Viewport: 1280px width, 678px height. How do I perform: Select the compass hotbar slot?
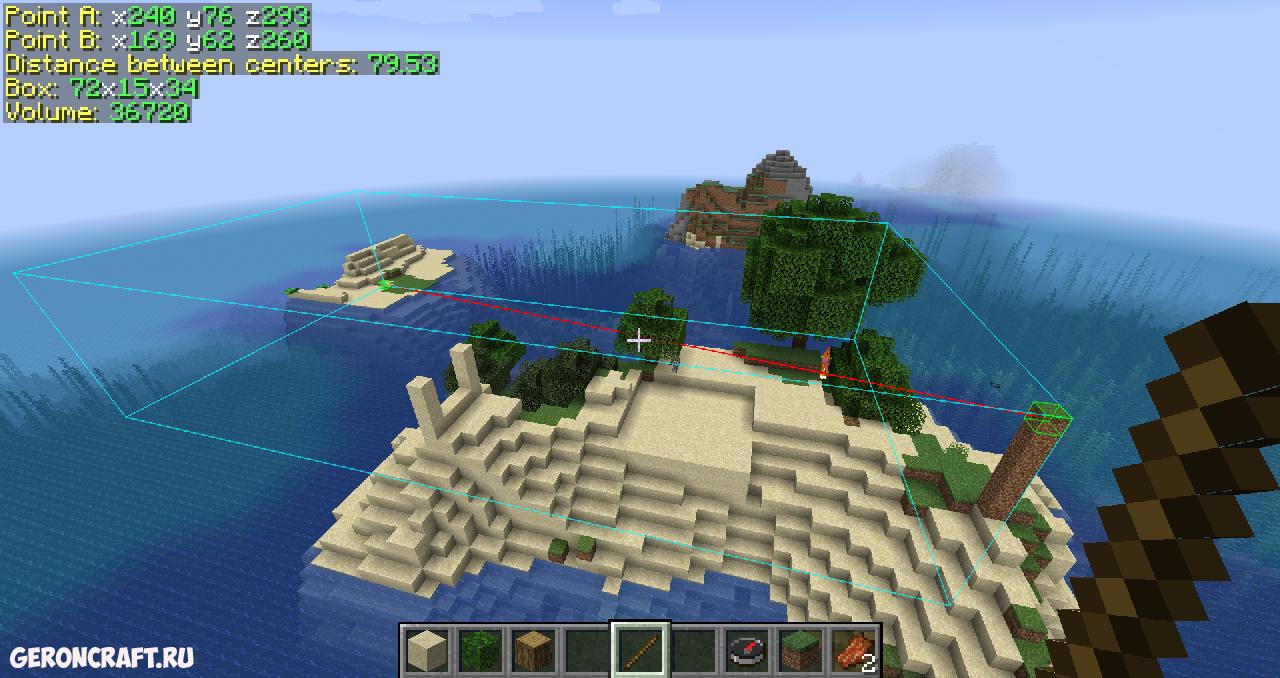click(x=747, y=650)
